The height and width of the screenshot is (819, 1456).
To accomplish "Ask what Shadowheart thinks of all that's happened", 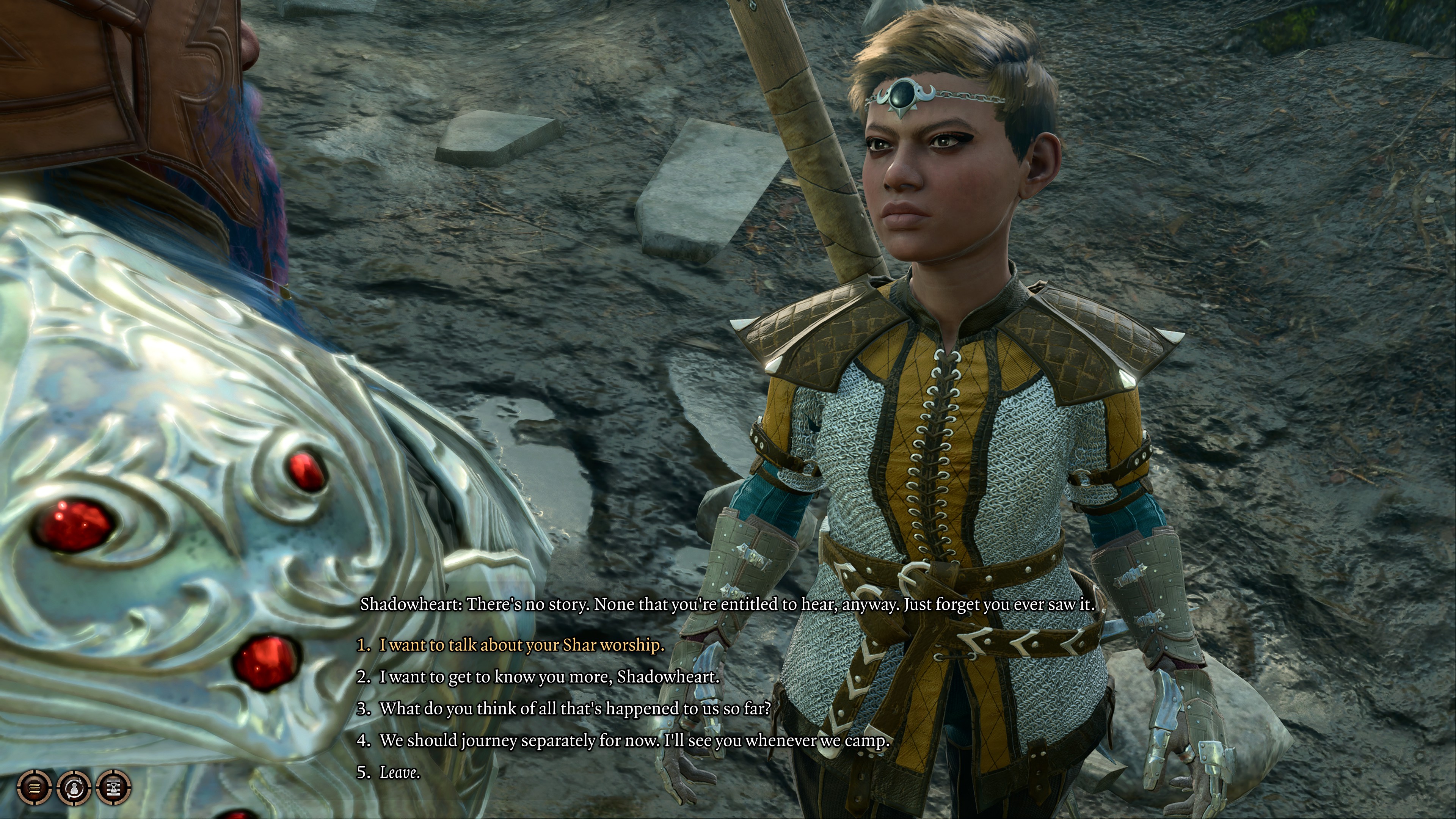I will pos(575,708).
